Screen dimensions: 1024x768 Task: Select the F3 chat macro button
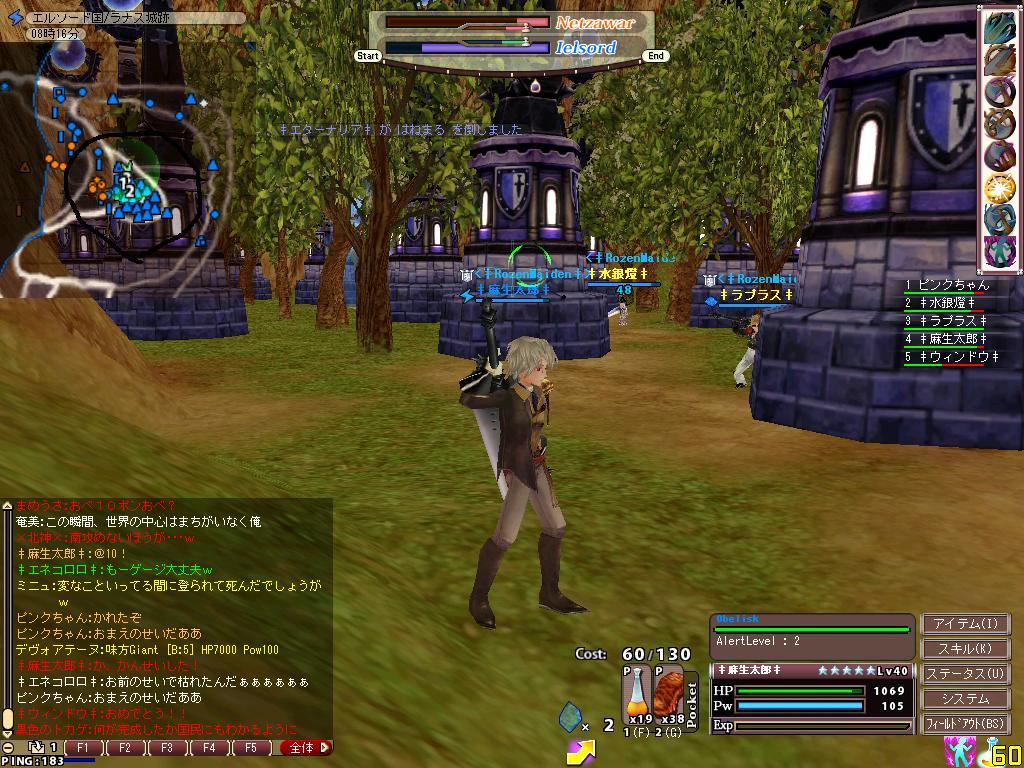167,747
